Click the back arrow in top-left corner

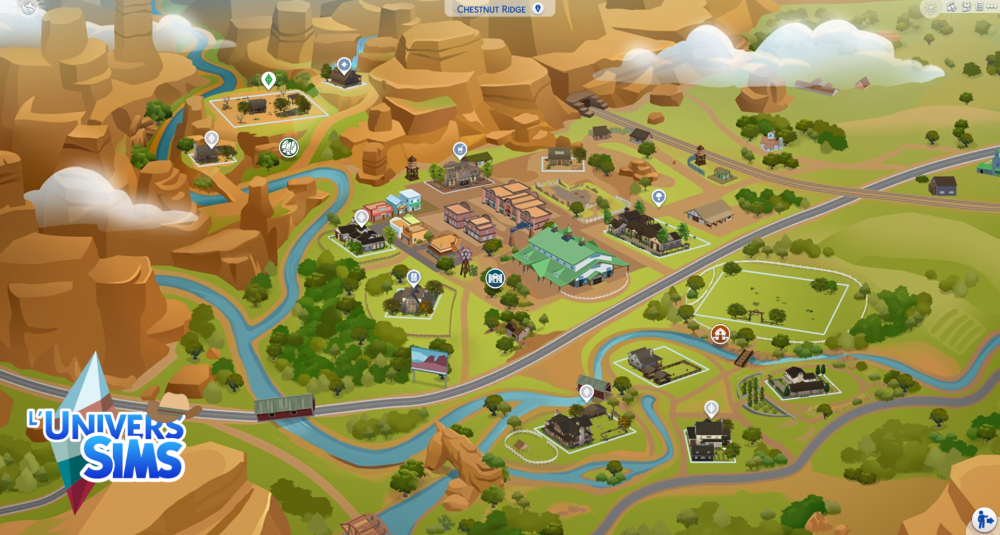point(28,7)
